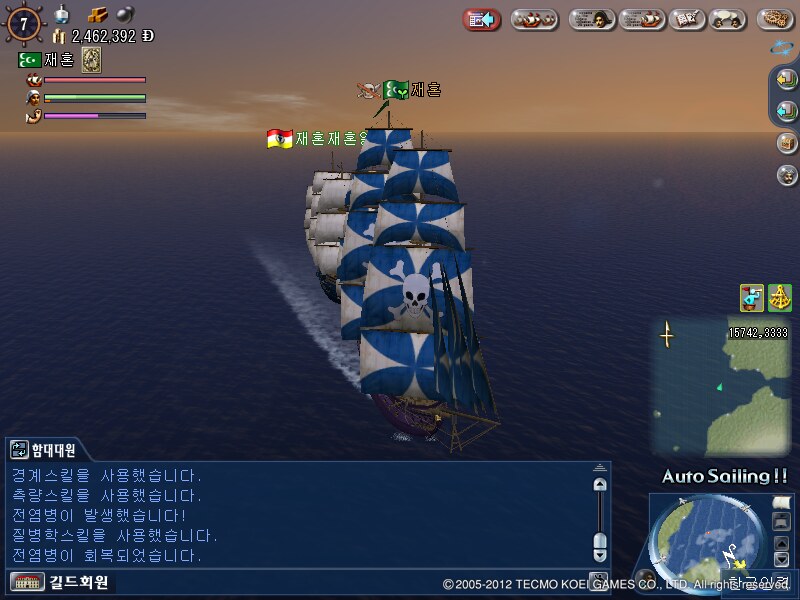Image resolution: width=800 pixels, height=600 pixels.
Task: Open the gears settings menu
Action: tap(775, 19)
